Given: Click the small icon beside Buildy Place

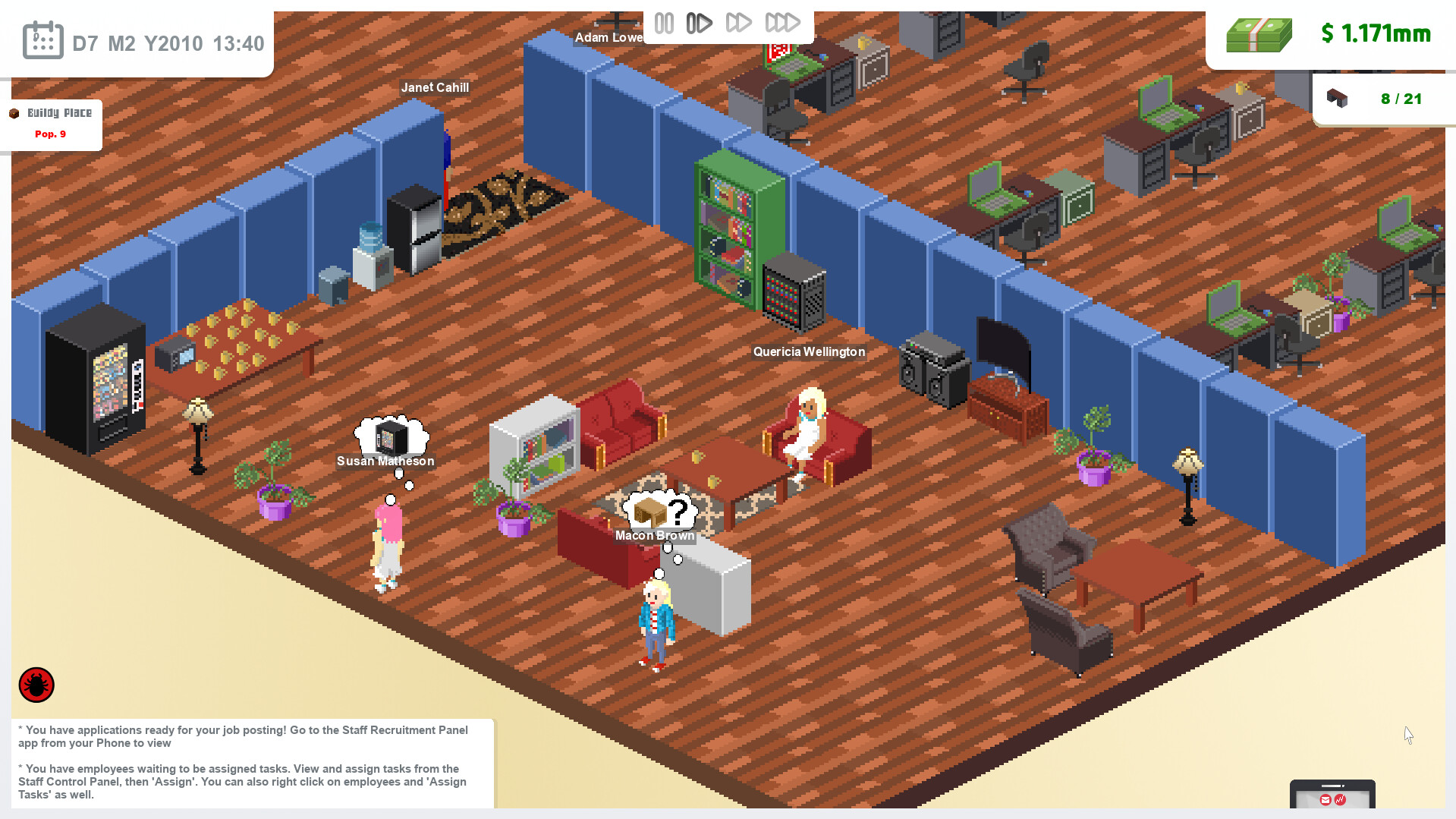Looking at the screenshot, I should (x=14, y=112).
